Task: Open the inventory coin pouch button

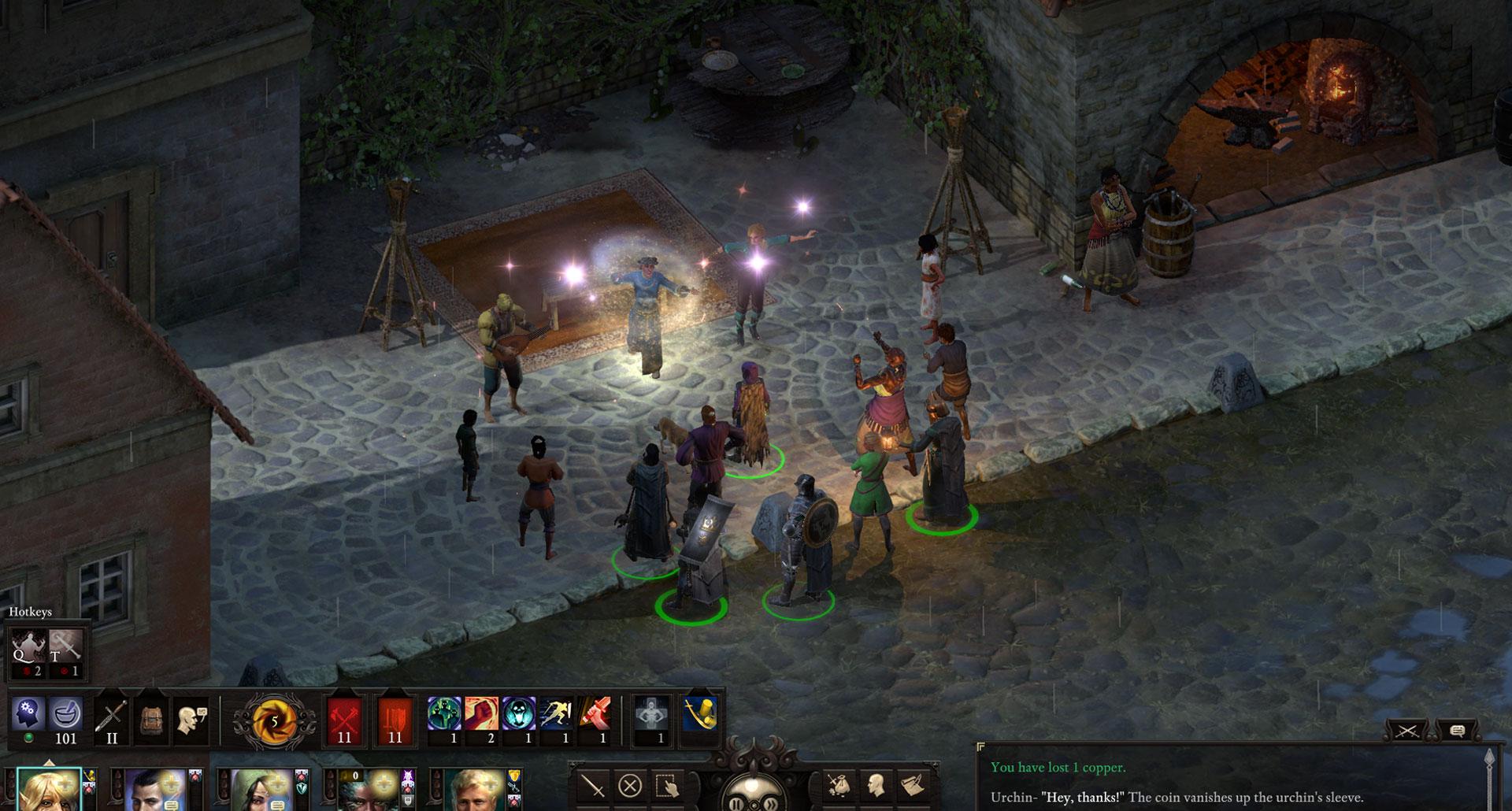Action: pyautogui.click(x=839, y=785)
